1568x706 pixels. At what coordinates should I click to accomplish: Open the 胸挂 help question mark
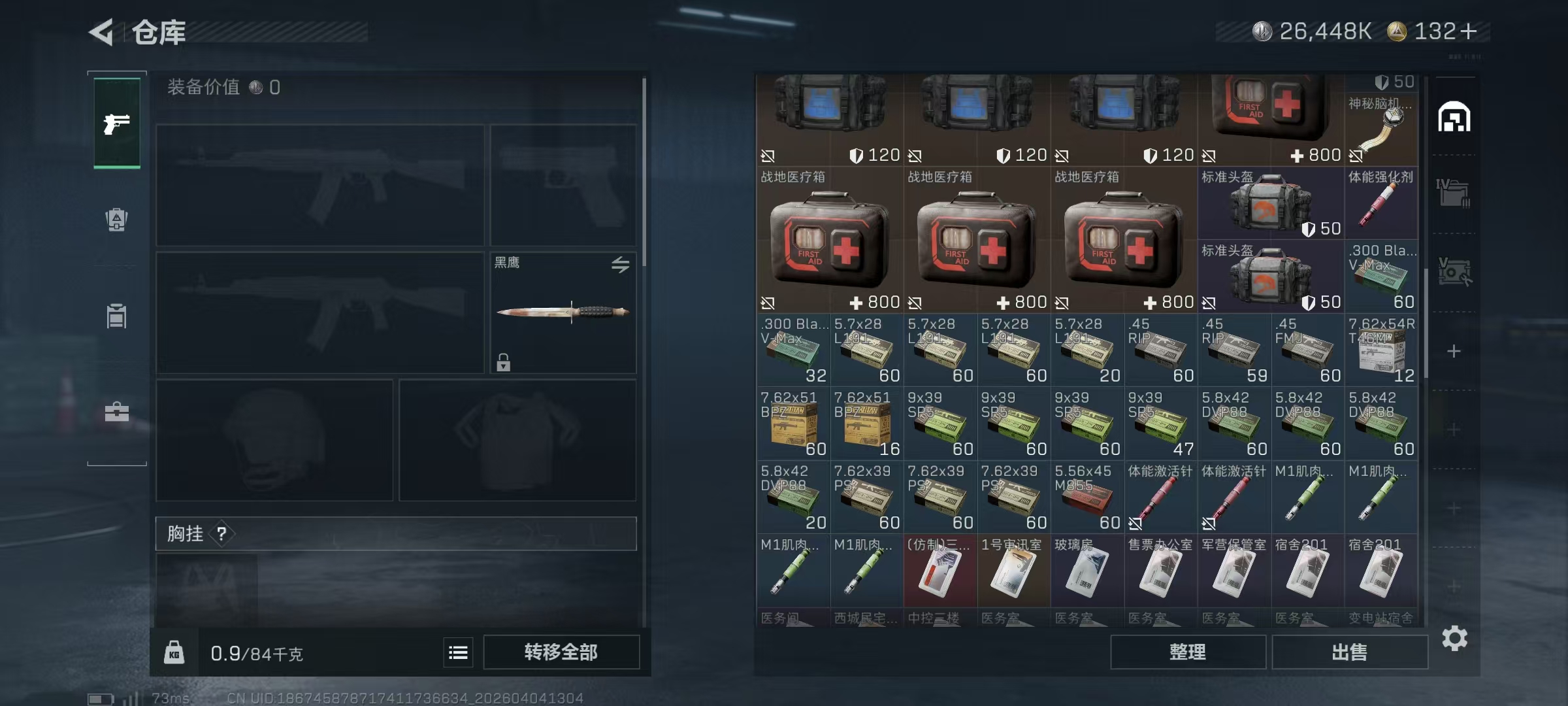(x=221, y=533)
